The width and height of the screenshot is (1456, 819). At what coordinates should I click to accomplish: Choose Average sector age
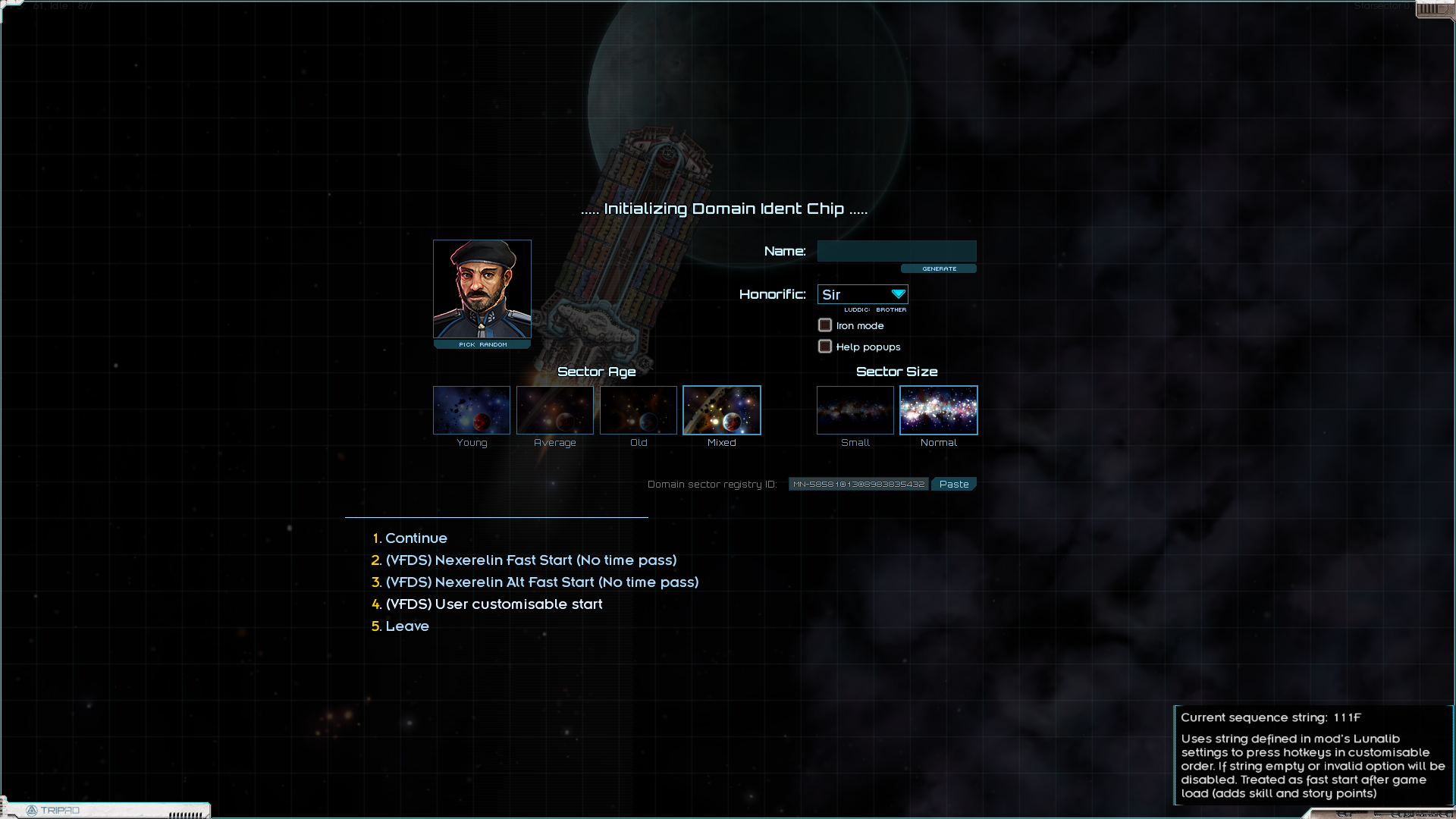coord(555,410)
